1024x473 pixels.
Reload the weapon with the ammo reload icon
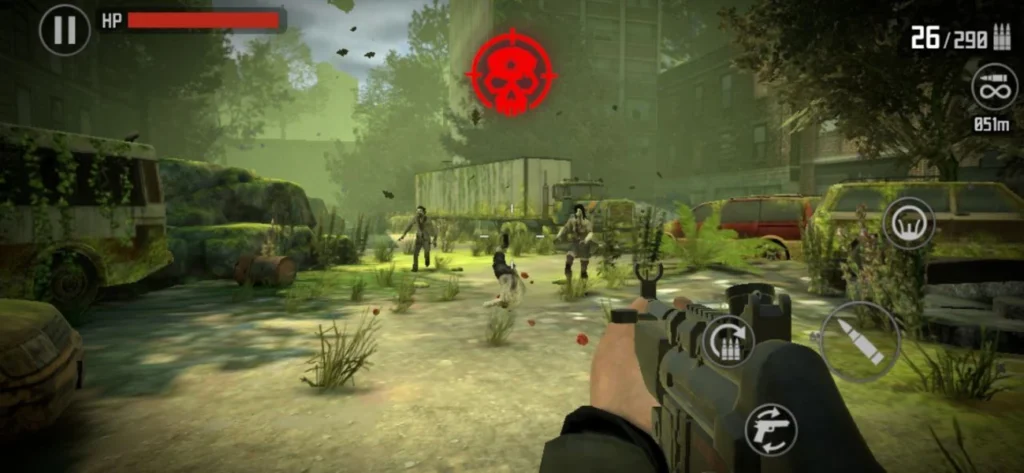coord(728,341)
